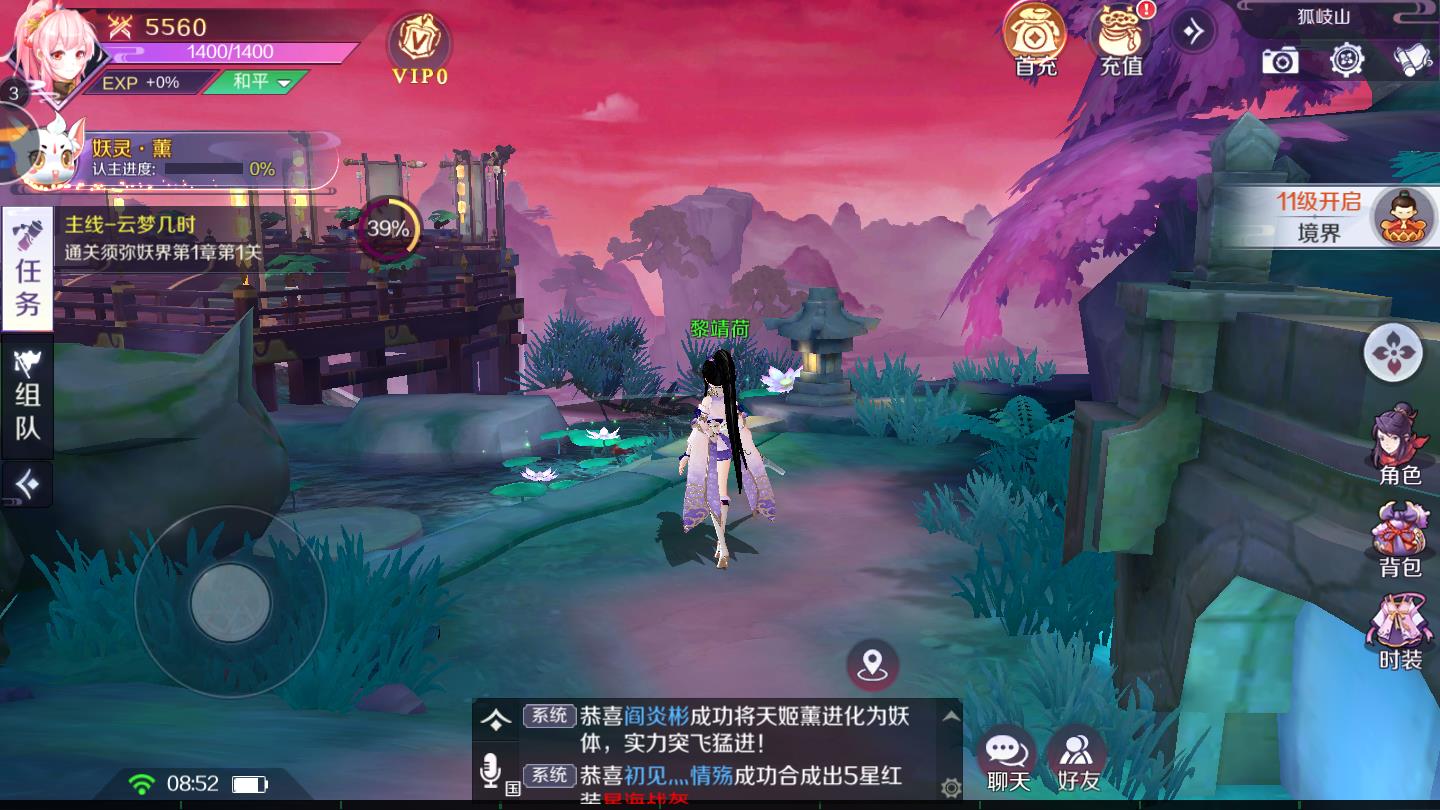The image size is (1440, 810).
Task: Switch to the 任务 quest tab
Action: click(x=26, y=265)
